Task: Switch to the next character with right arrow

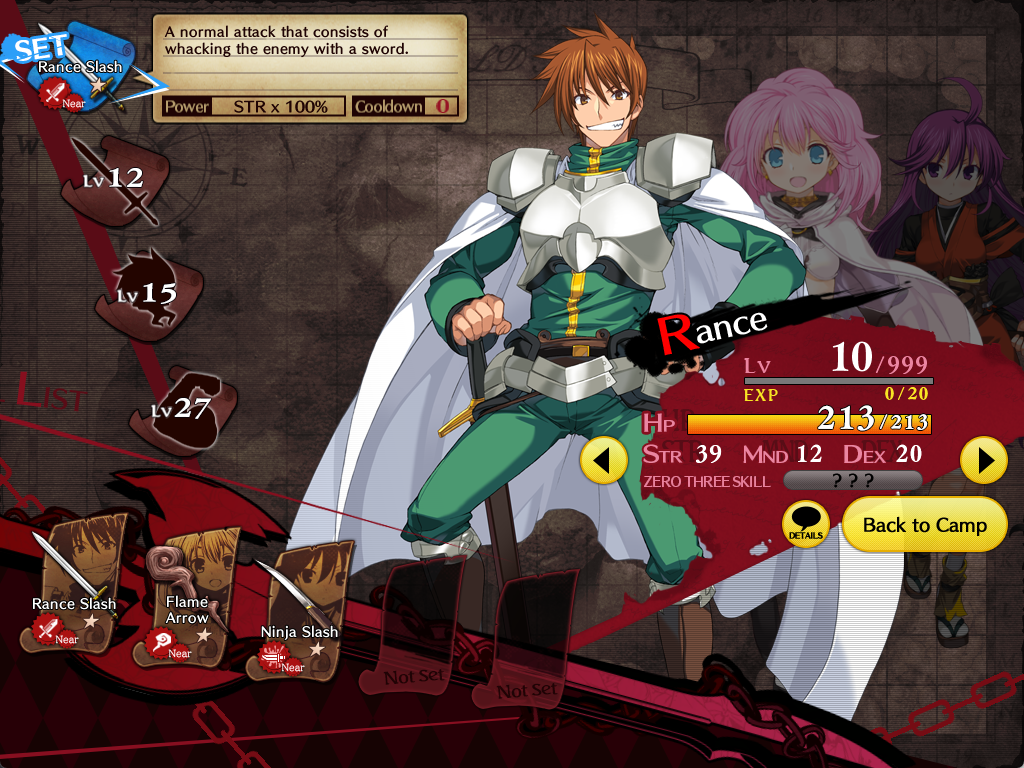Action: pos(983,460)
